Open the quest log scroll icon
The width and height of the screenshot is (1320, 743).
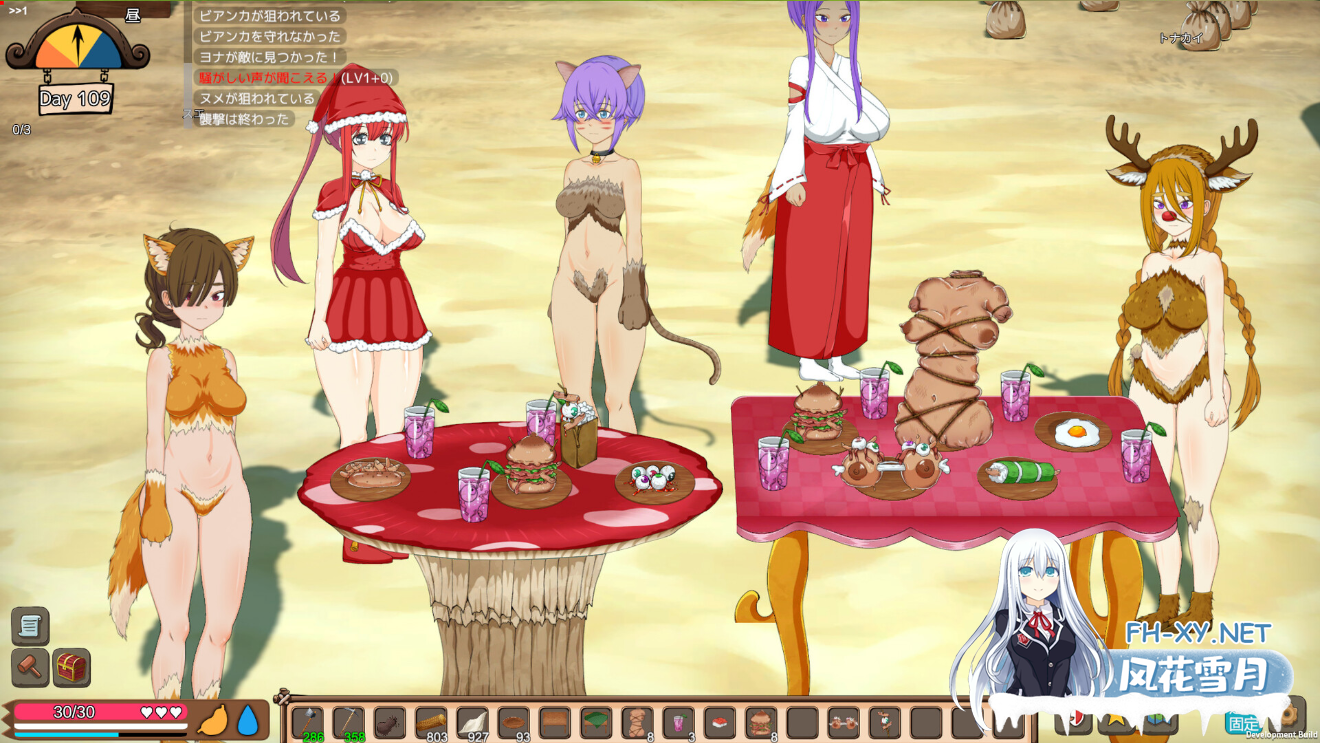click(30, 625)
